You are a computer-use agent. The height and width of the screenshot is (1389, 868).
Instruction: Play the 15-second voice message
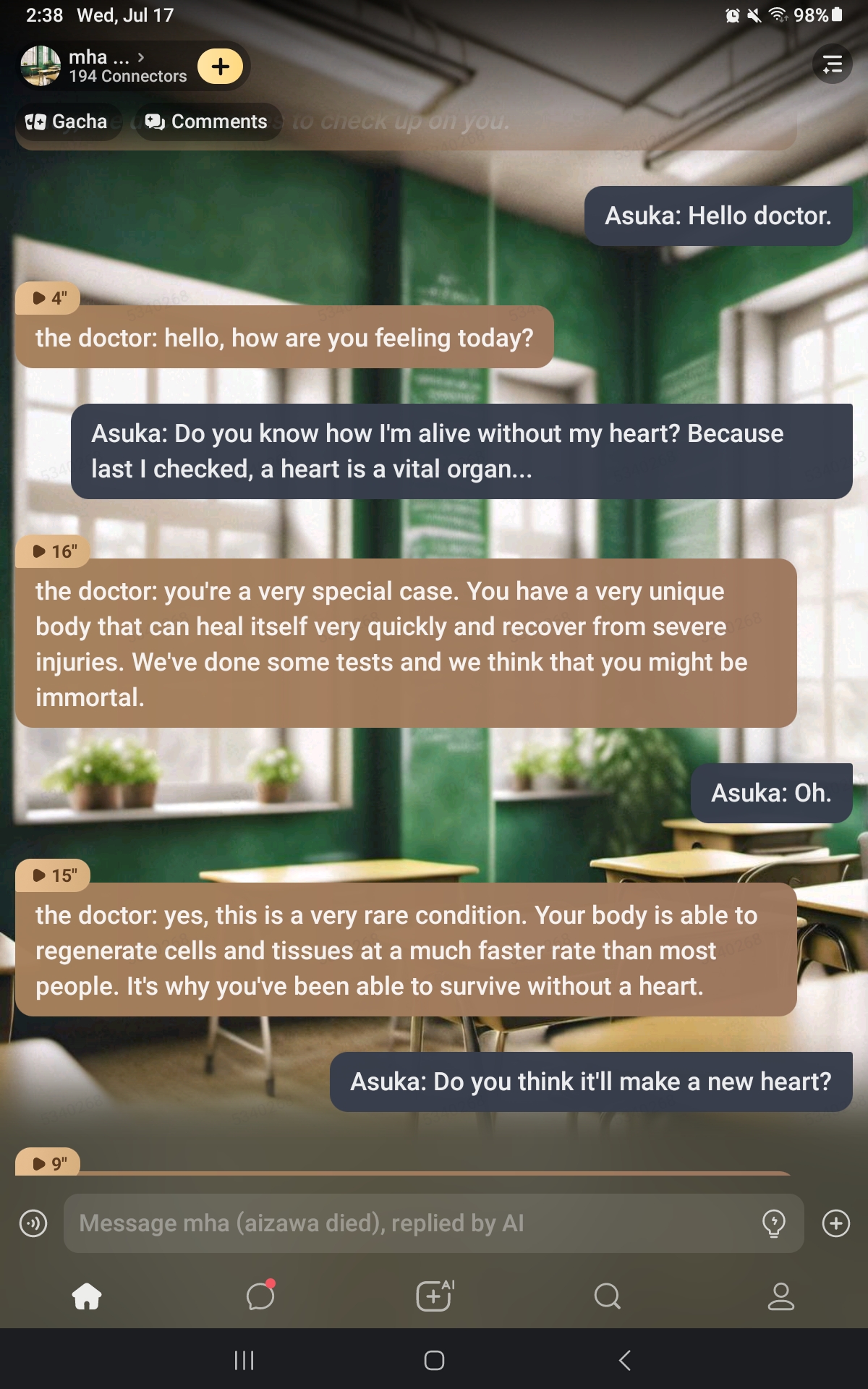click(54, 875)
